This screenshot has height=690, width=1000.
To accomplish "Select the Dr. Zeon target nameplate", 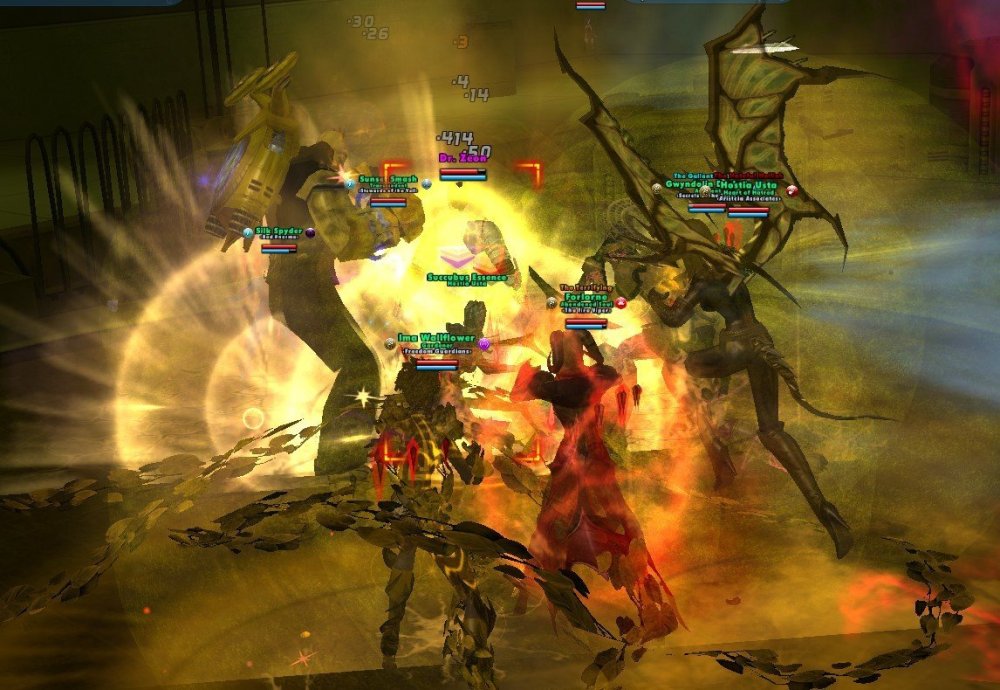I will (462, 160).
